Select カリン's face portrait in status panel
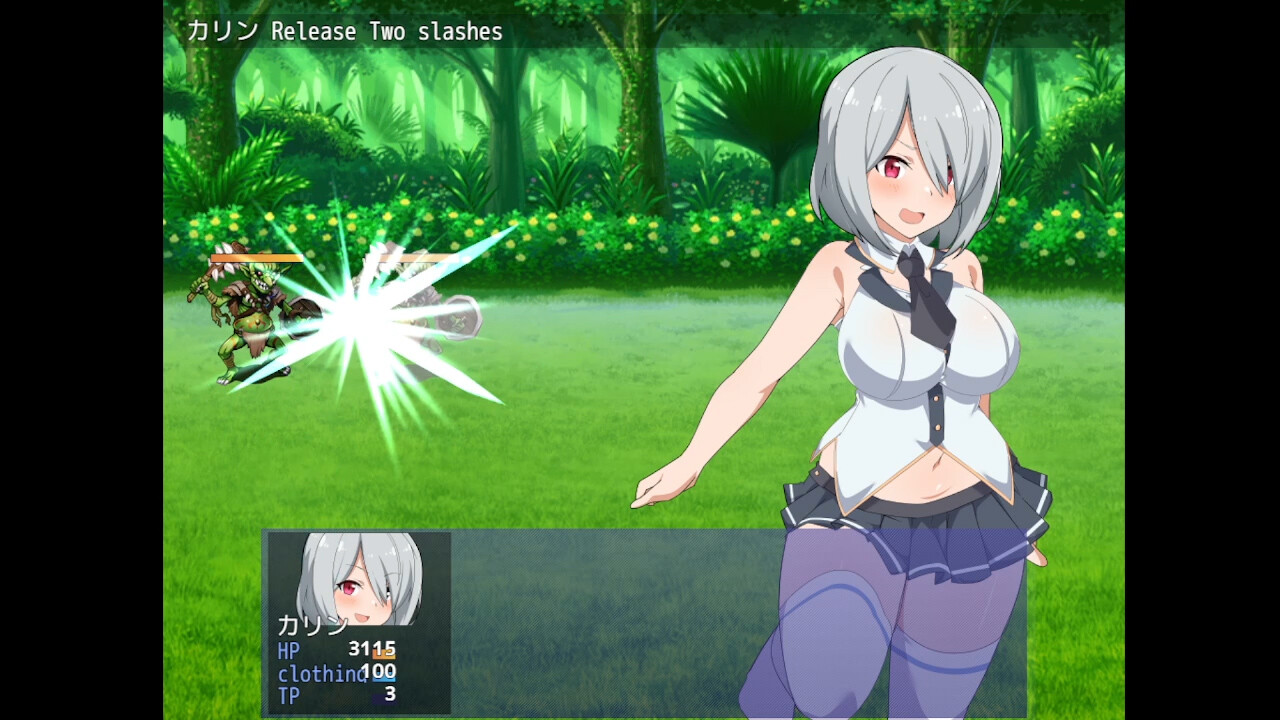Viewport: 1280px width, 720px height. (360, 578)
